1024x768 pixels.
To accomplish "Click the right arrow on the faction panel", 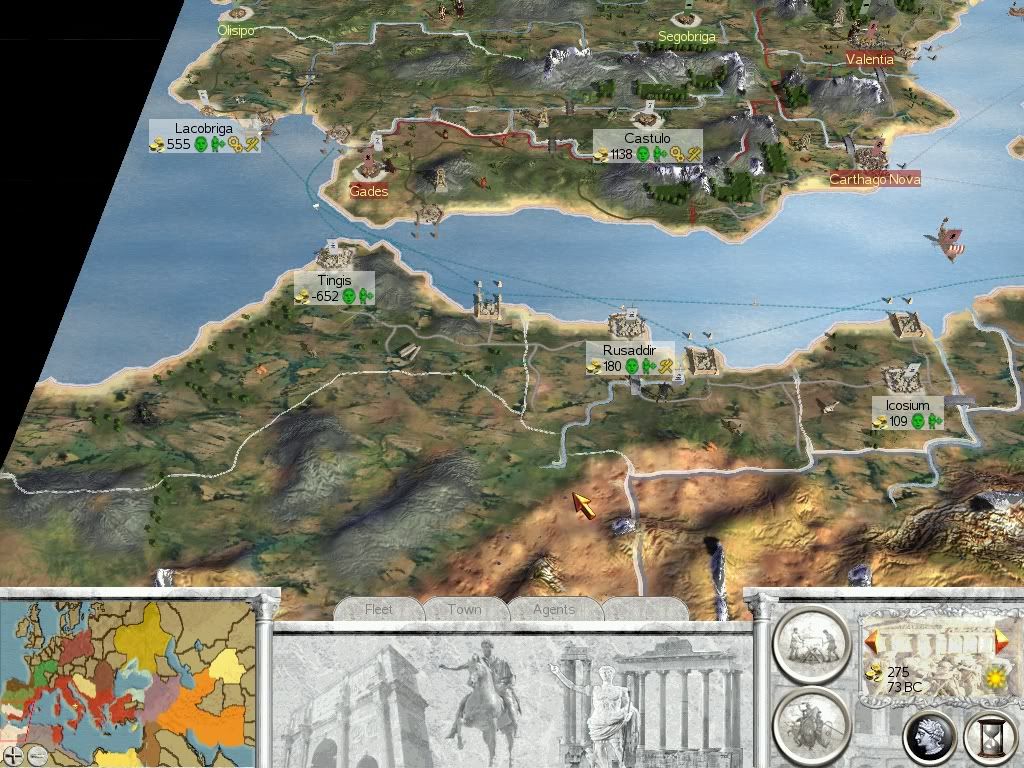I will pos(1001,638).
